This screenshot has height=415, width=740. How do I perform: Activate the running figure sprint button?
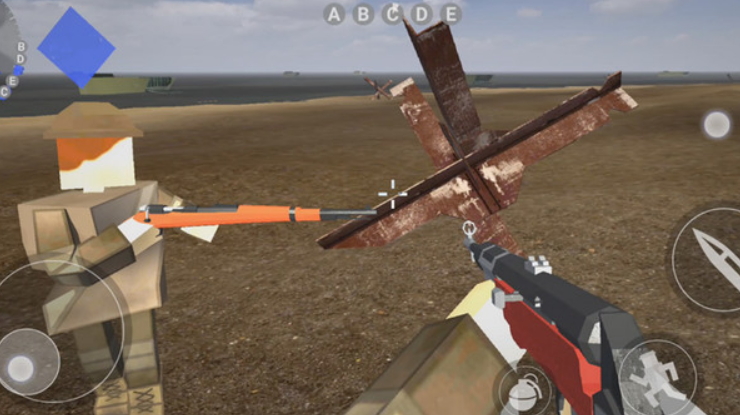[x=657, y=377]
